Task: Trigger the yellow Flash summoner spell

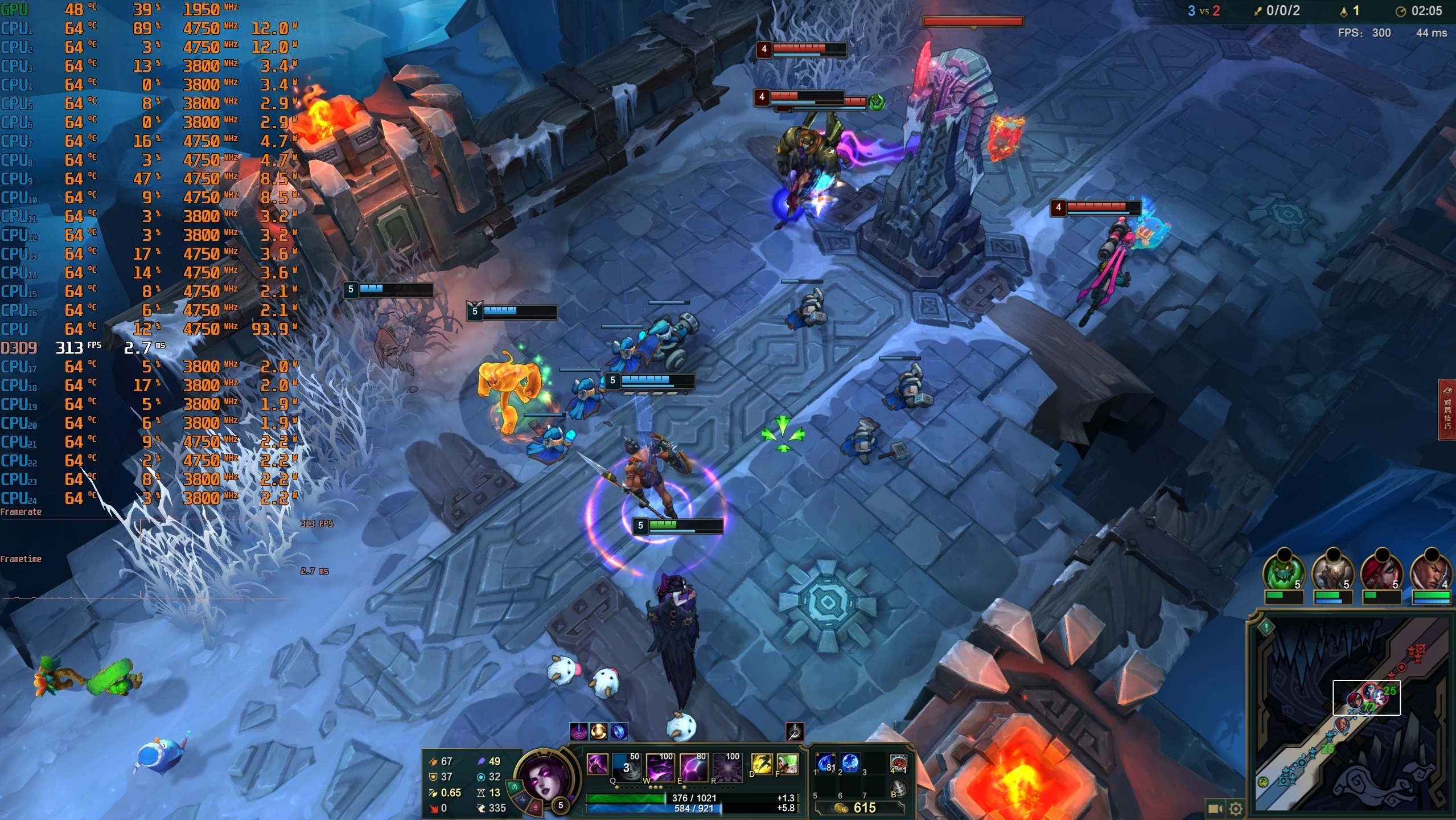Action: [x=762, y=764]
